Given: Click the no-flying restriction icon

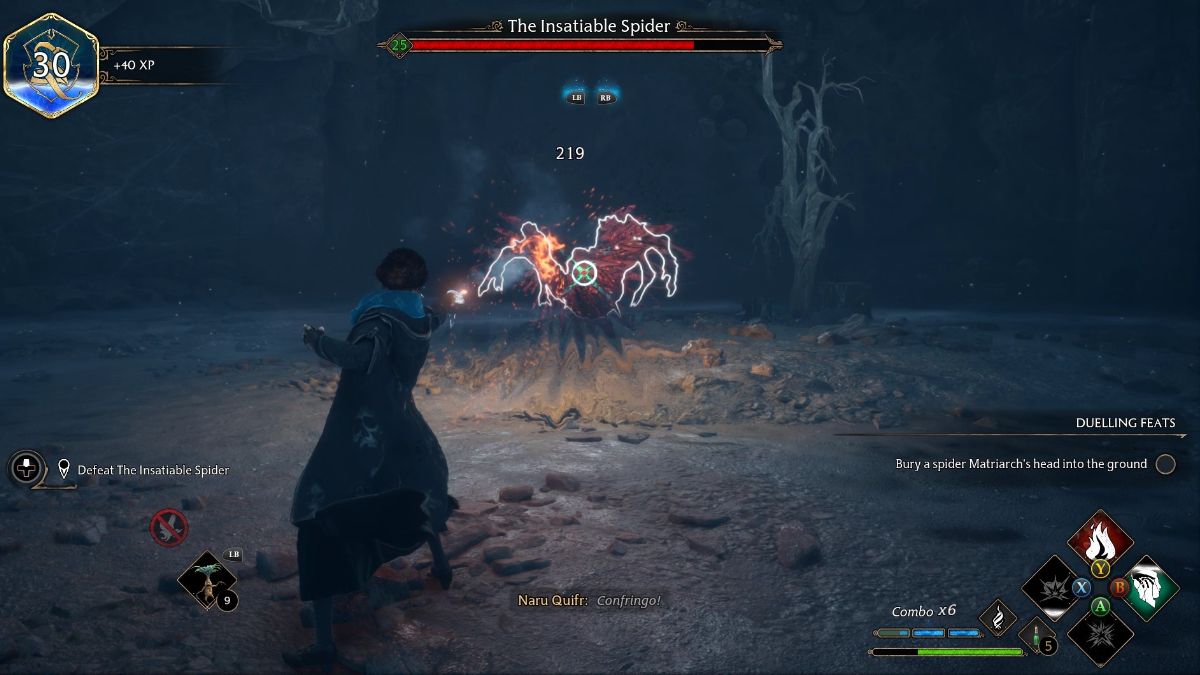Looking at the screenshot, I should (168, 527).
